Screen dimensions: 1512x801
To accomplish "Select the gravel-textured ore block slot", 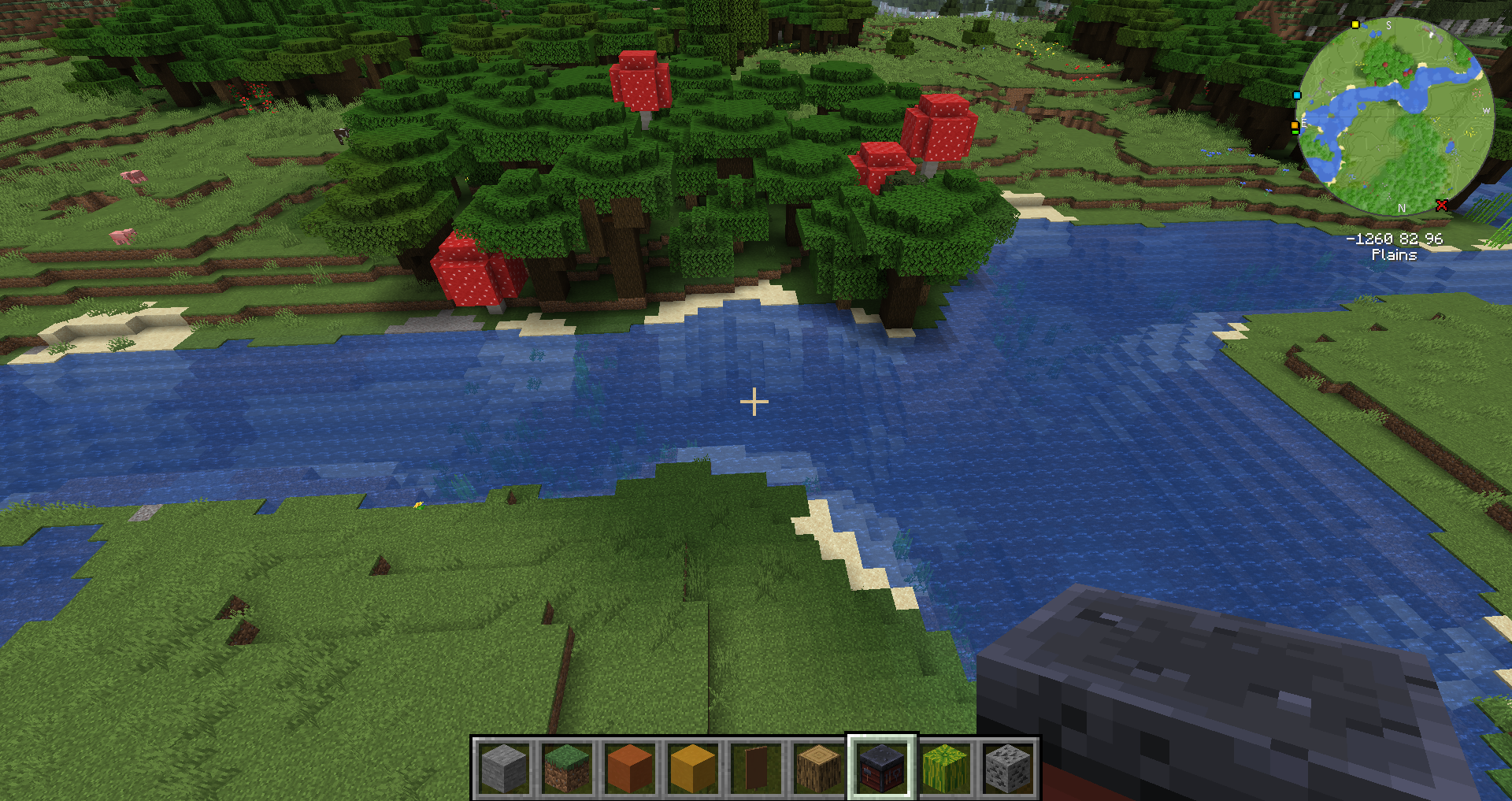I will click(1008, 768).
